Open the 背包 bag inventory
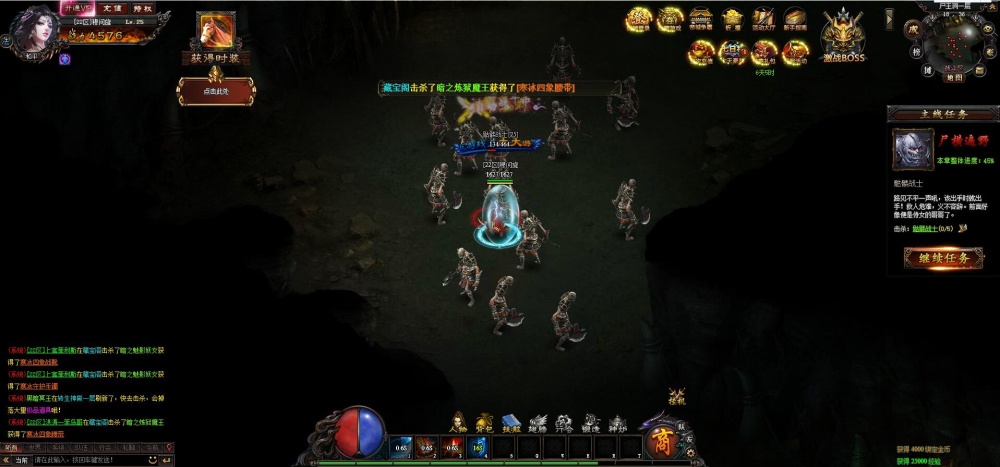 pos(484,423)
